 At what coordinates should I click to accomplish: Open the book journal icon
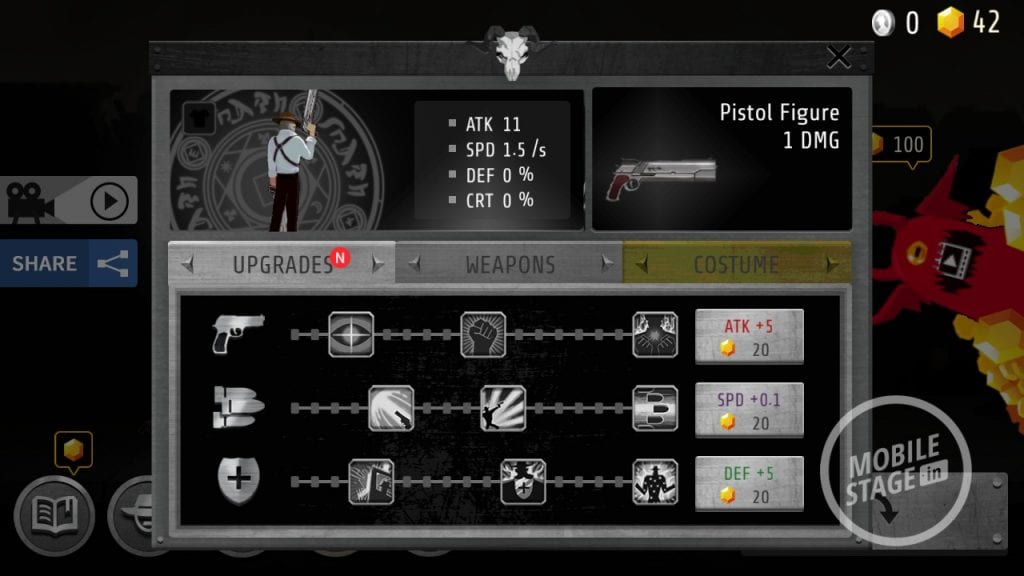(x=54, y=515)
